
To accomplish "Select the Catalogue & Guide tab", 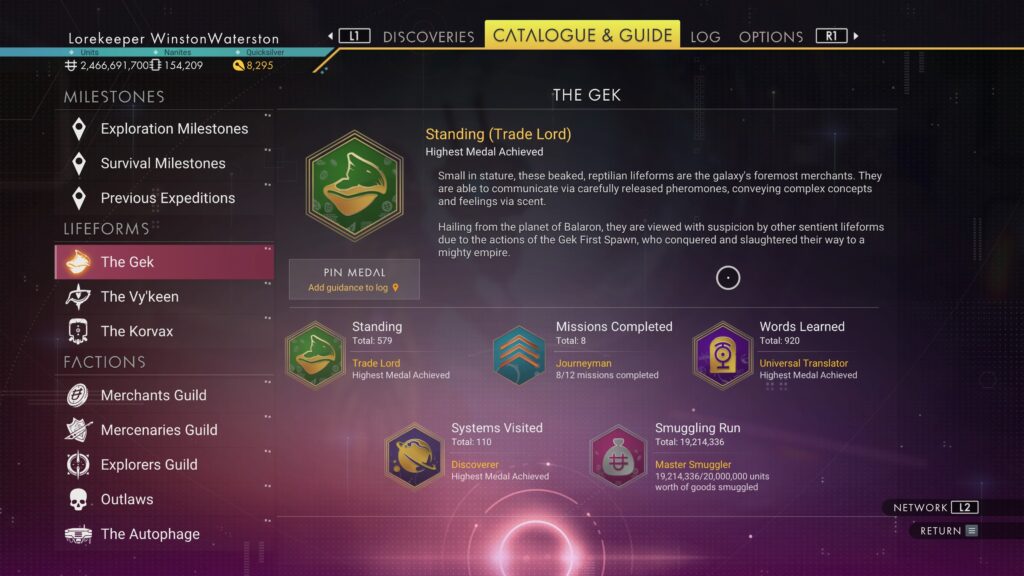I will 582,36.
